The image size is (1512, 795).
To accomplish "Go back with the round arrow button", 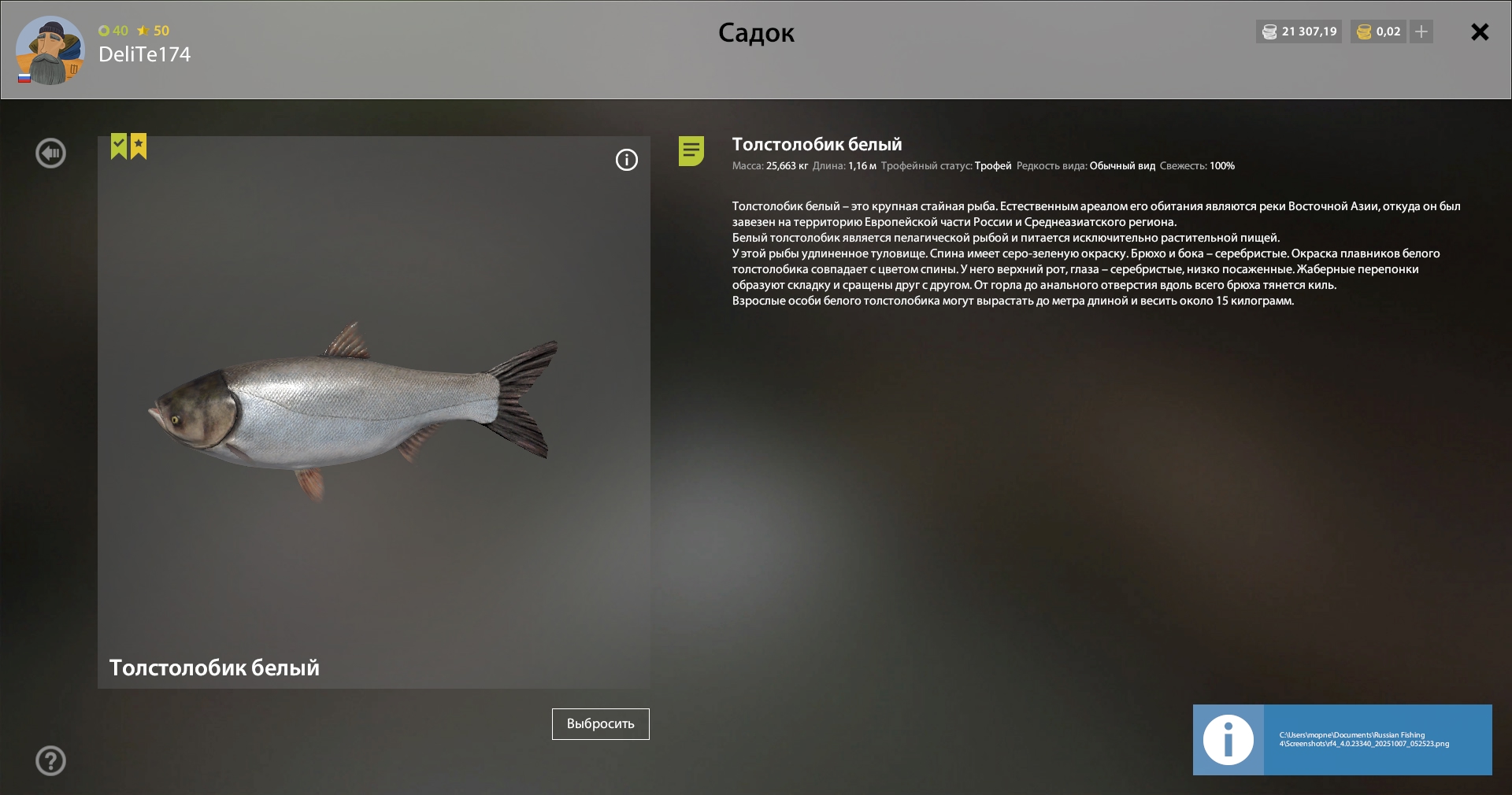I will click(x=51, y=153).
